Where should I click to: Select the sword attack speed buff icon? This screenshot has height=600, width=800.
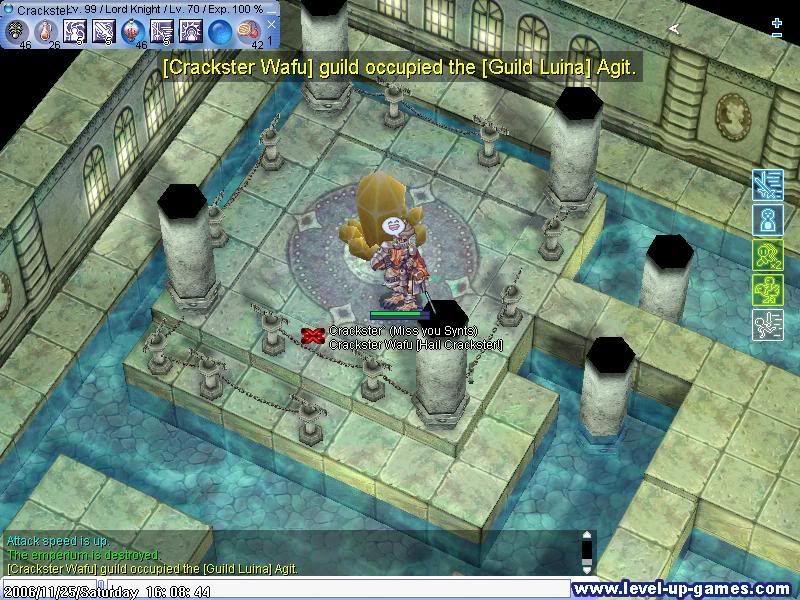[766, 185]
